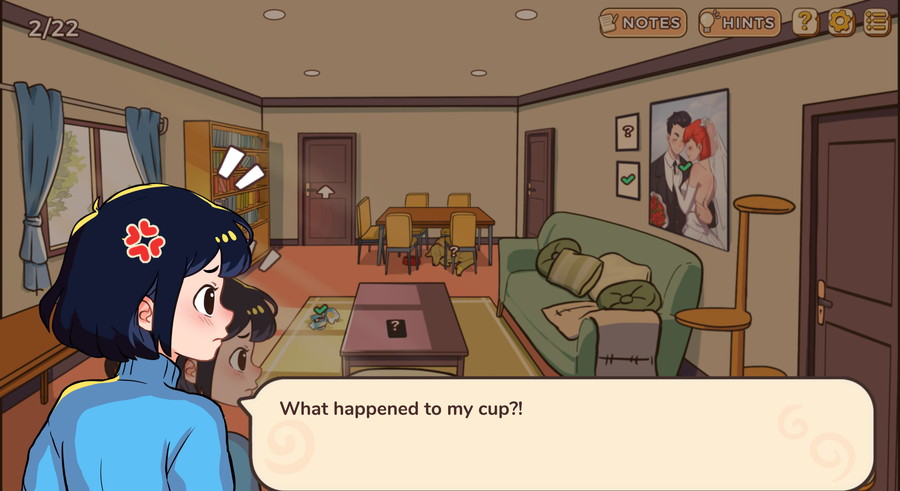The width and height of the screenshot is (900, 491).
Task: Click the question mark help button
Action: tap(805, 22)
